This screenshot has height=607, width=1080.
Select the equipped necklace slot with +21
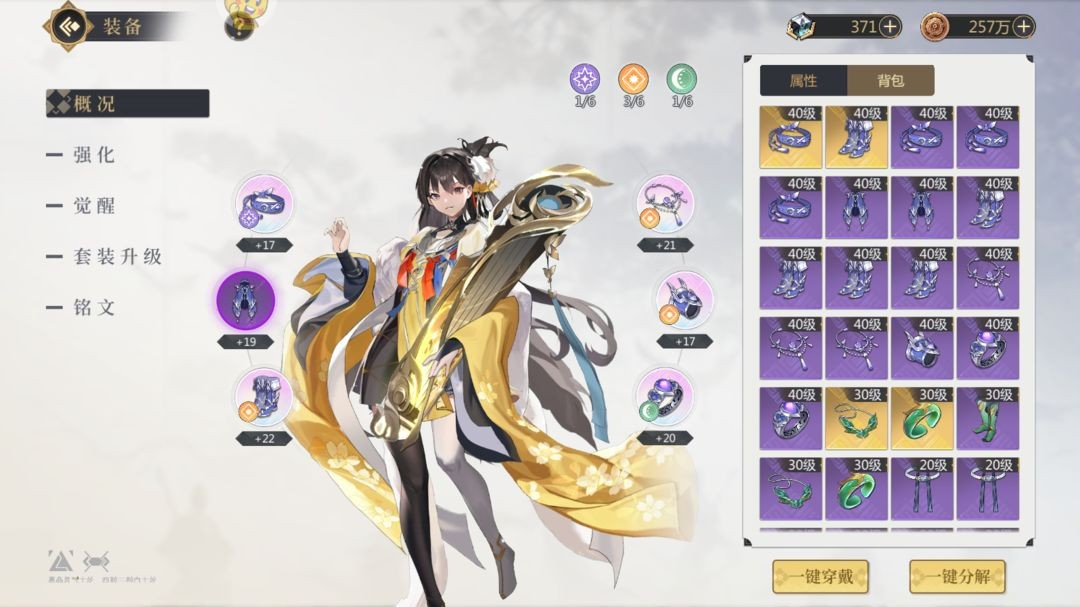665,204
